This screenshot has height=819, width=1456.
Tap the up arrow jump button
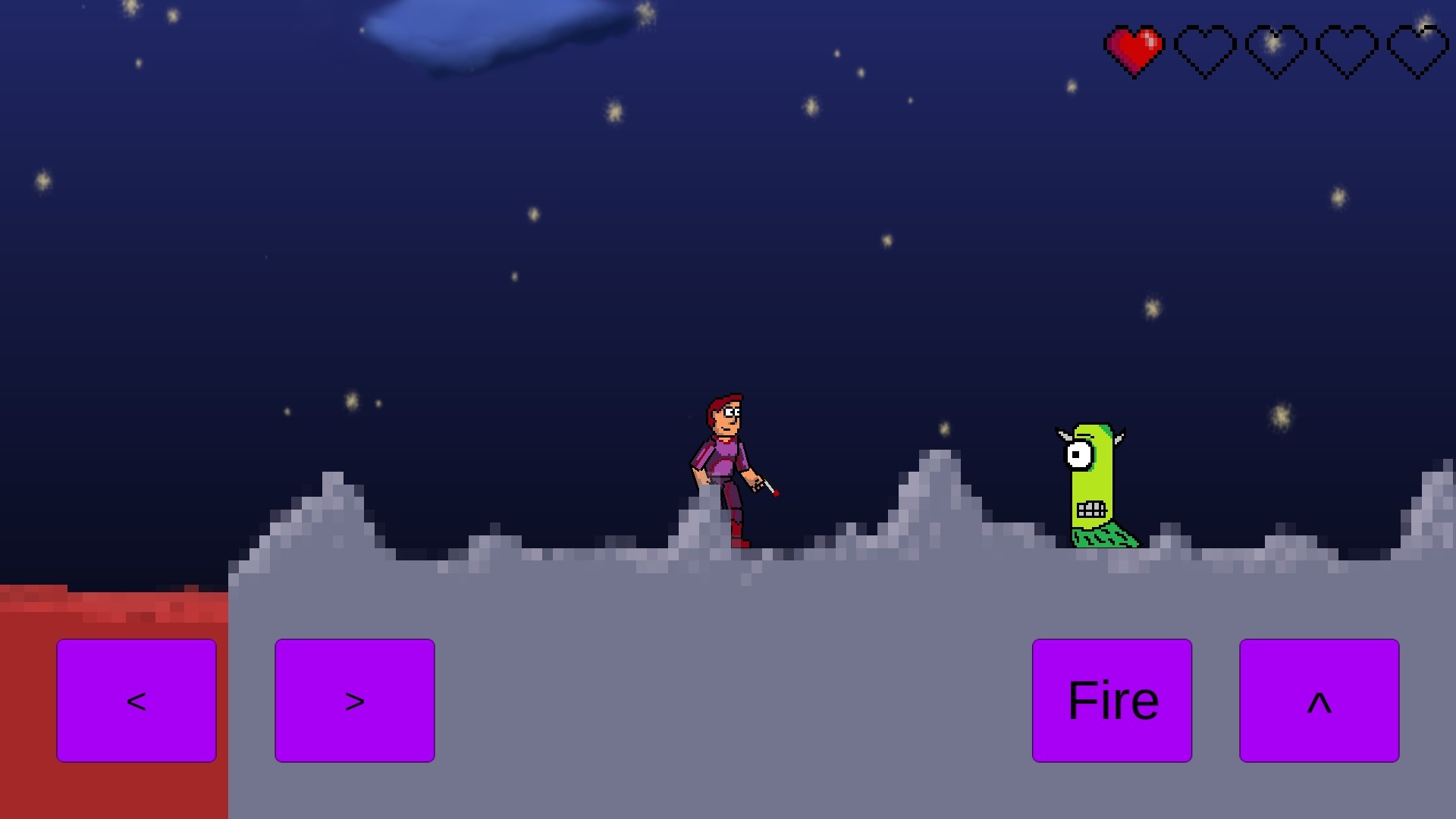pos(1319,700)
